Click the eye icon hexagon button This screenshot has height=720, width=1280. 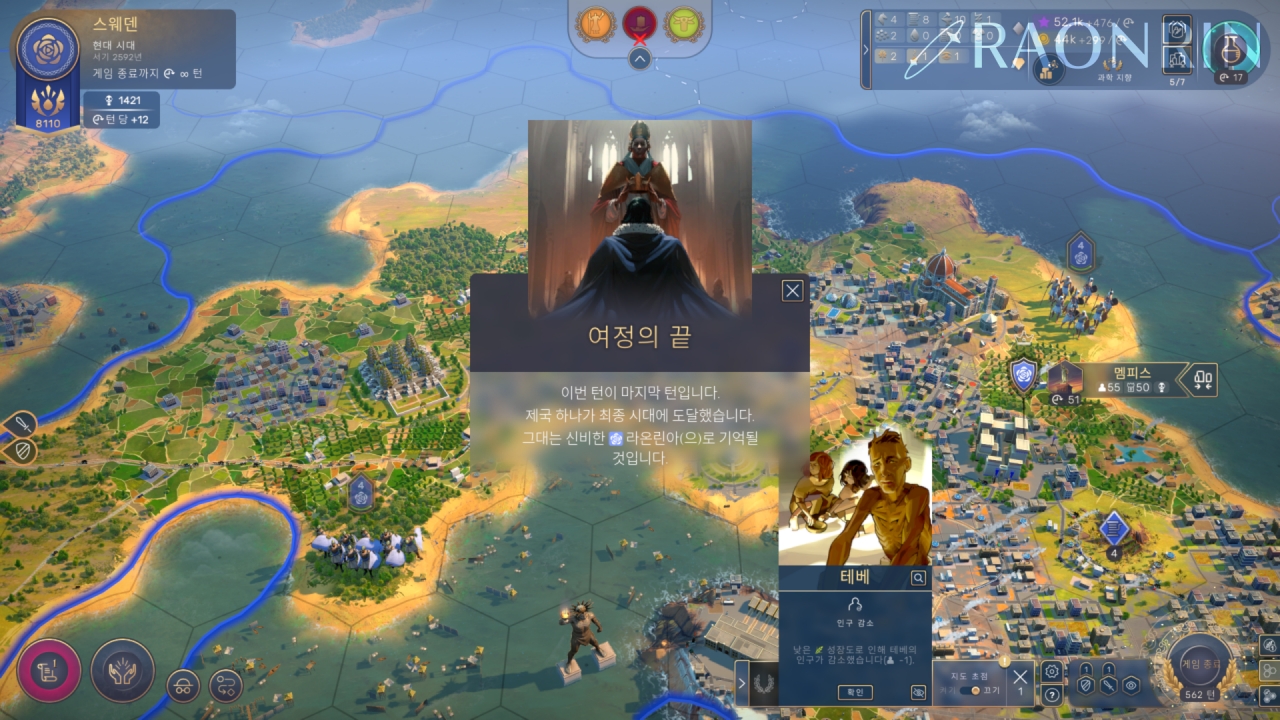point(1131,685)
